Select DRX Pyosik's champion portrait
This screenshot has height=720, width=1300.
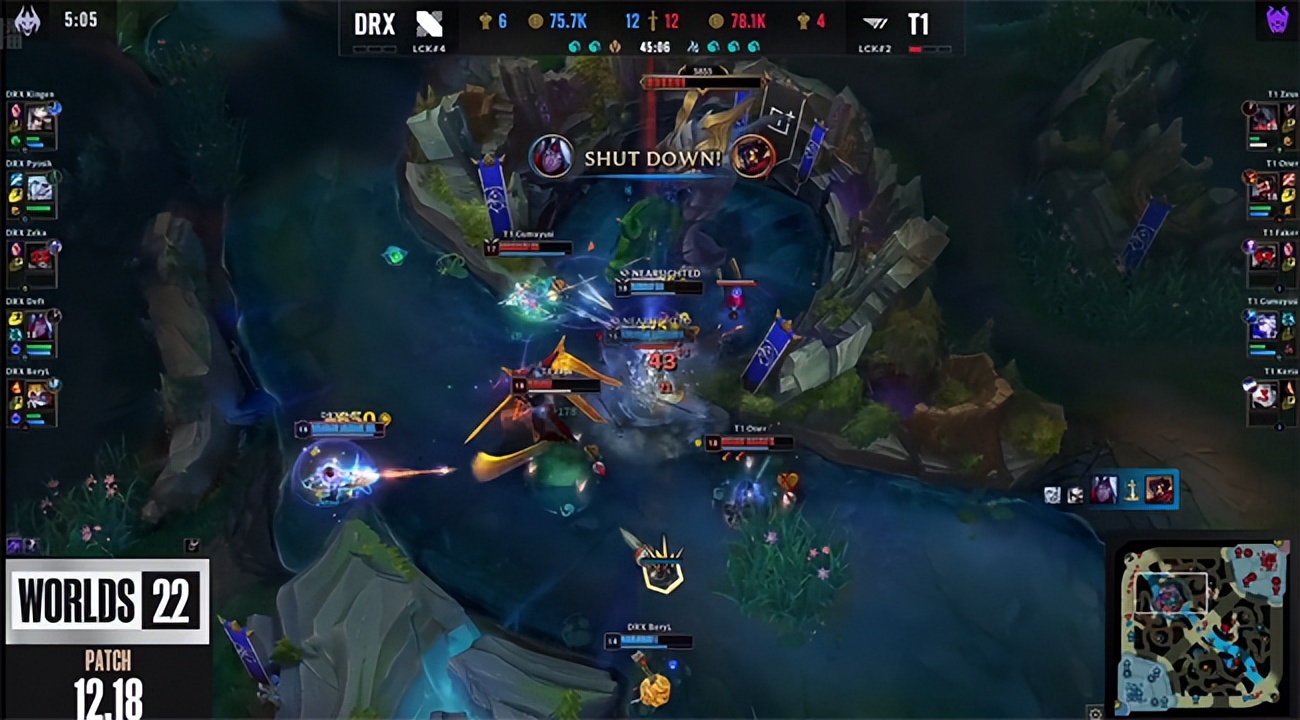(x=41, y=188)
